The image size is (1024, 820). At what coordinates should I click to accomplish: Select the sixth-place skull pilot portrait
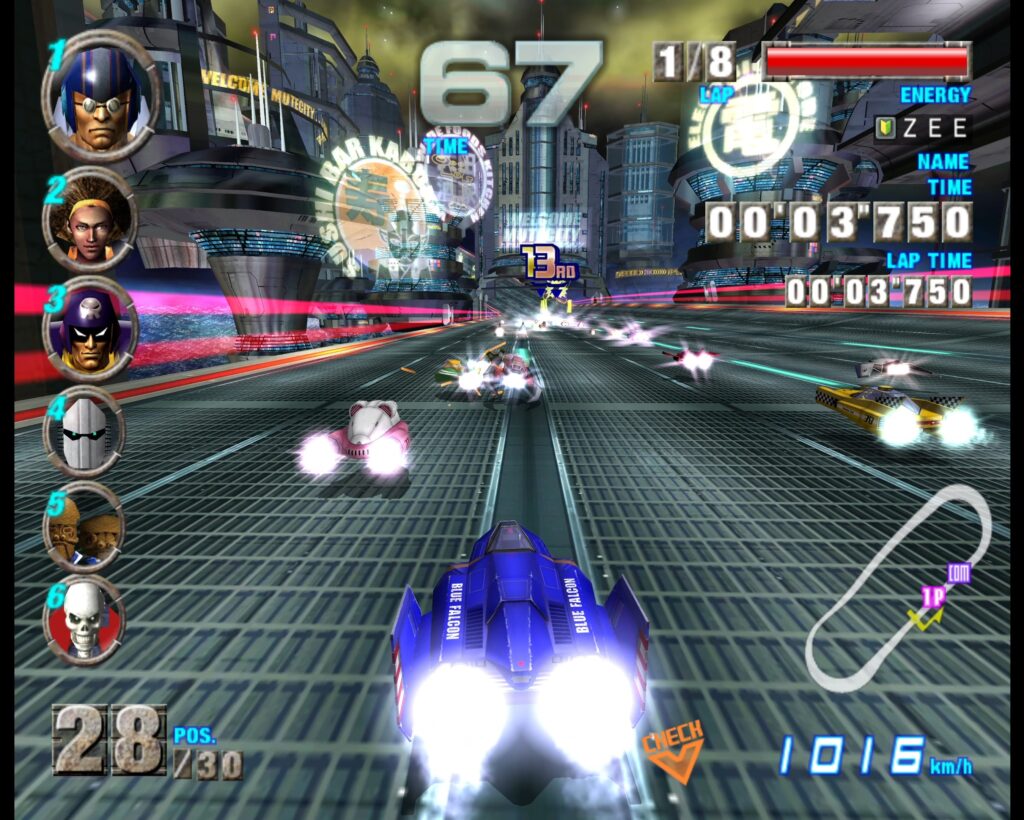click(84, 619)
